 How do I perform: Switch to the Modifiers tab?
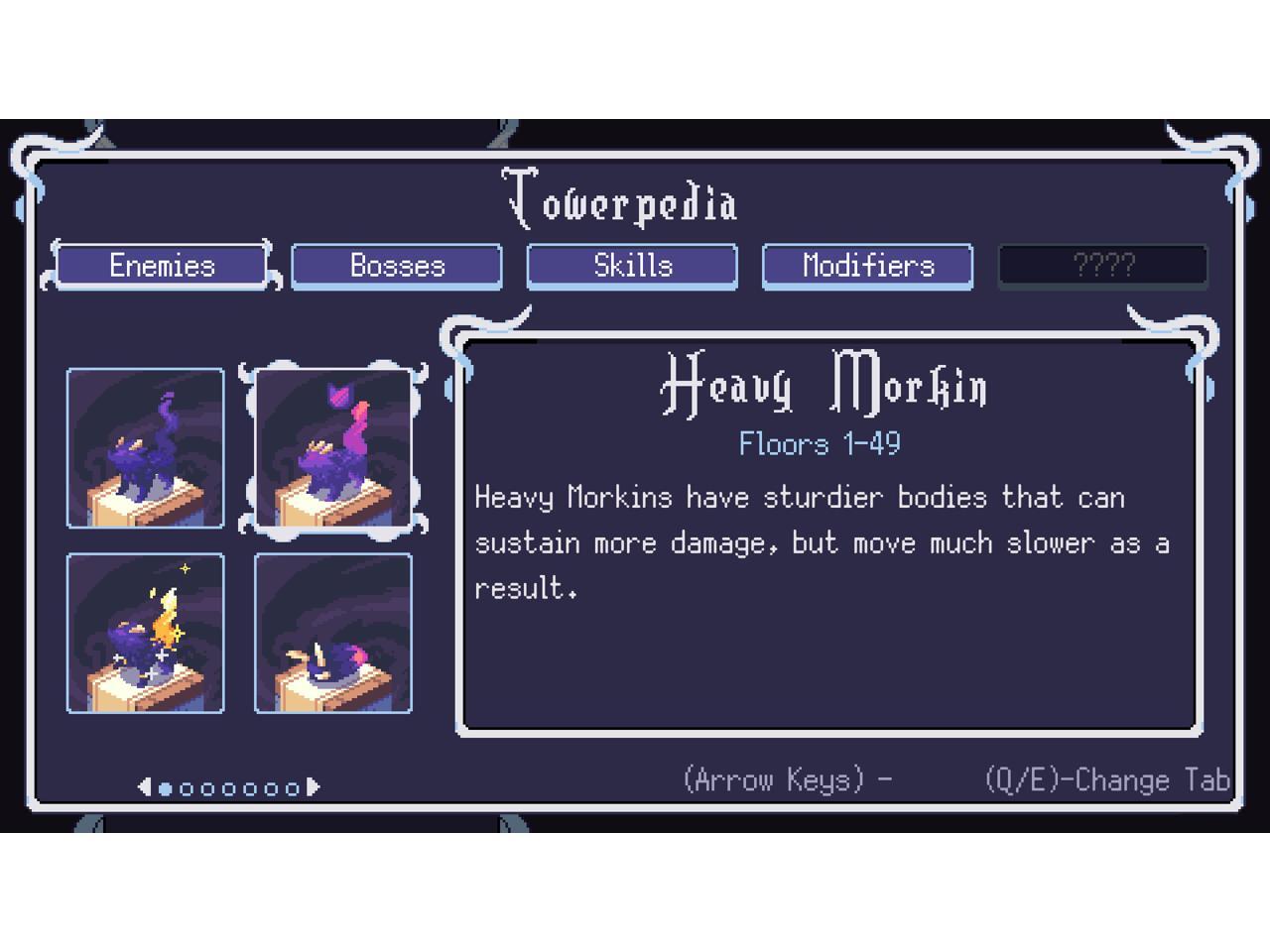pyautogui.click(x=867, y=266)
